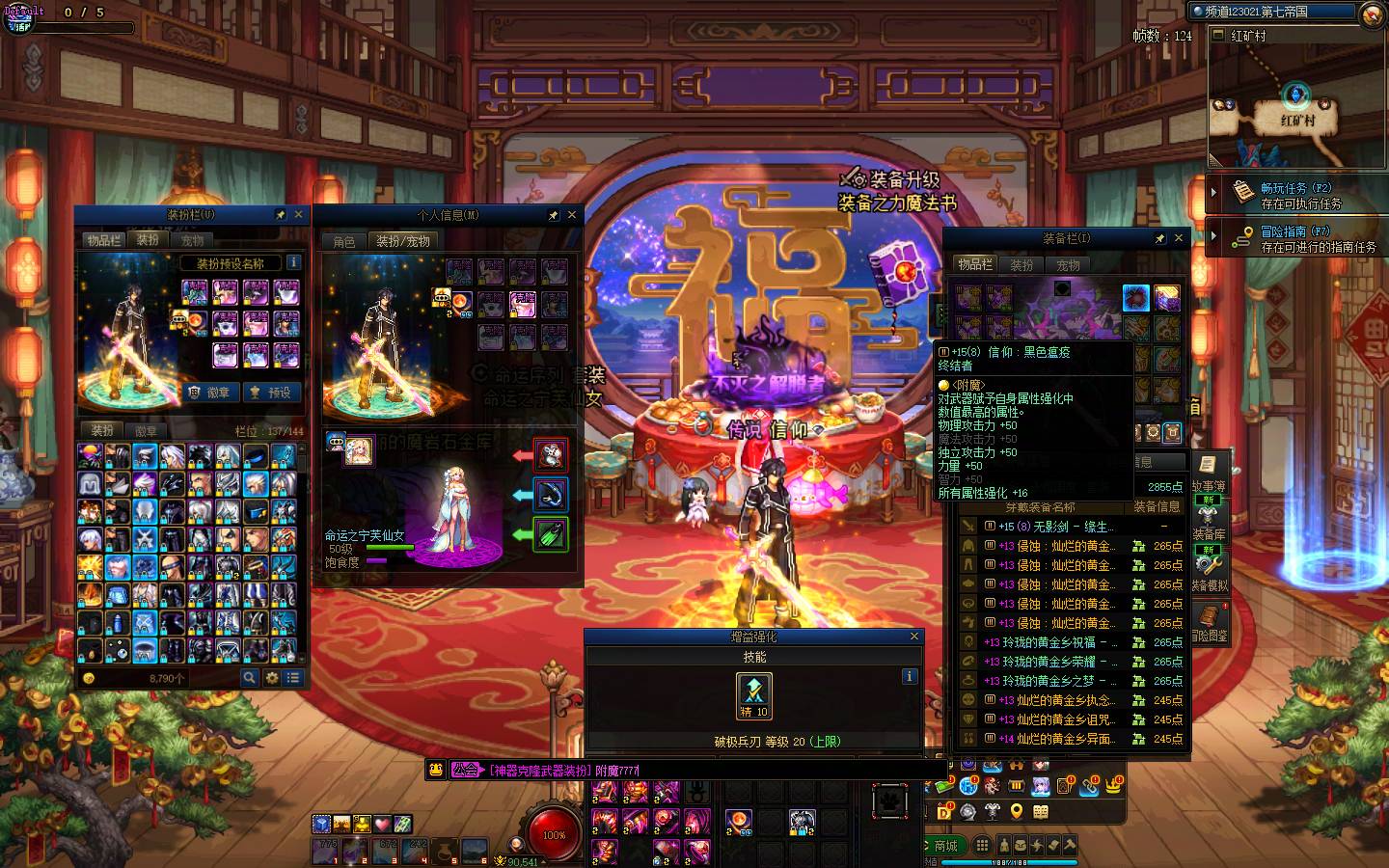The width and height of the screenshot is (1389, 868).
Task: Close the 增益强化 buff panel
Action: [x=914, y=637]
